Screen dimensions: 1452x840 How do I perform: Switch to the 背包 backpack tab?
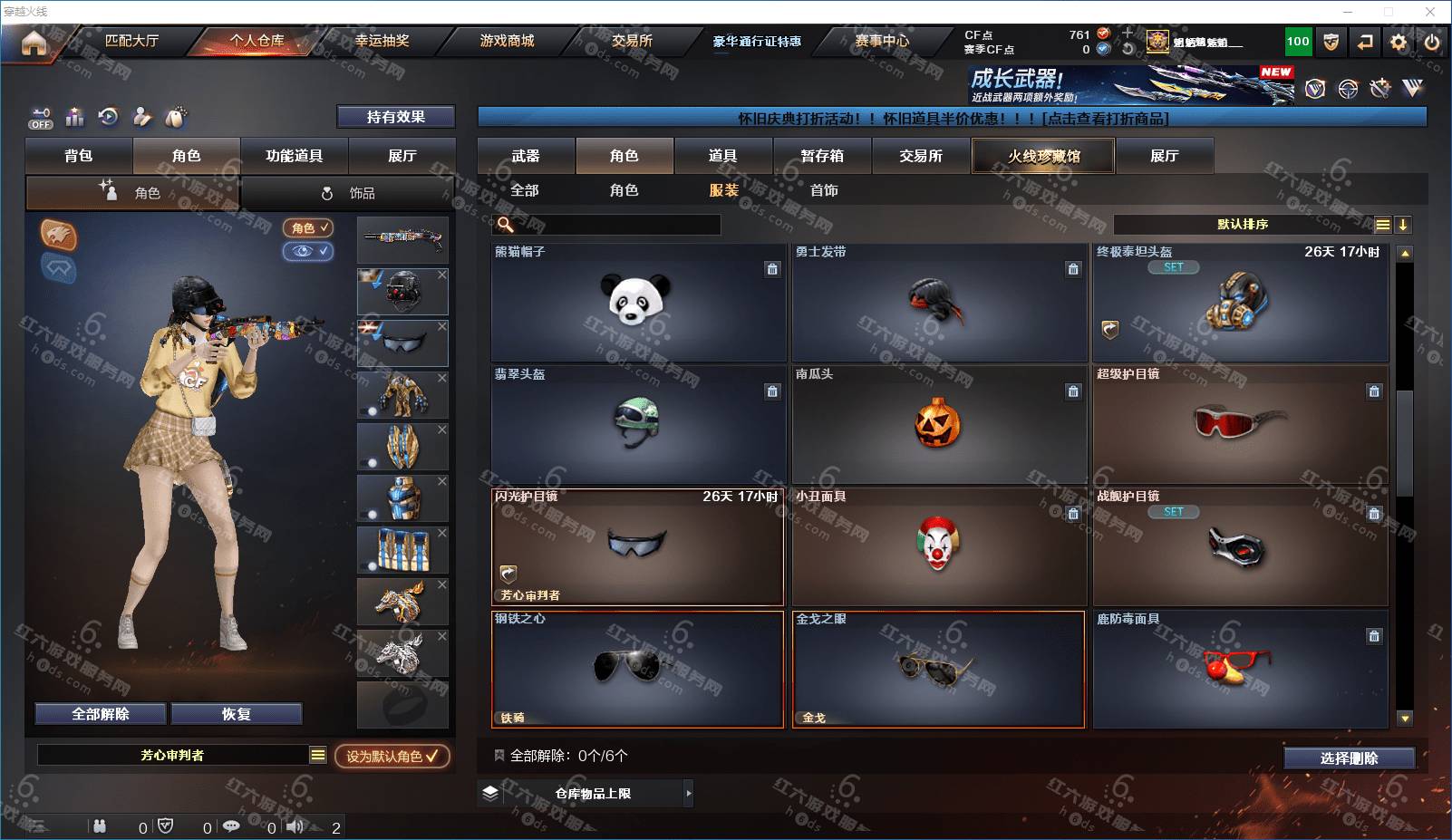coord(79,156)
